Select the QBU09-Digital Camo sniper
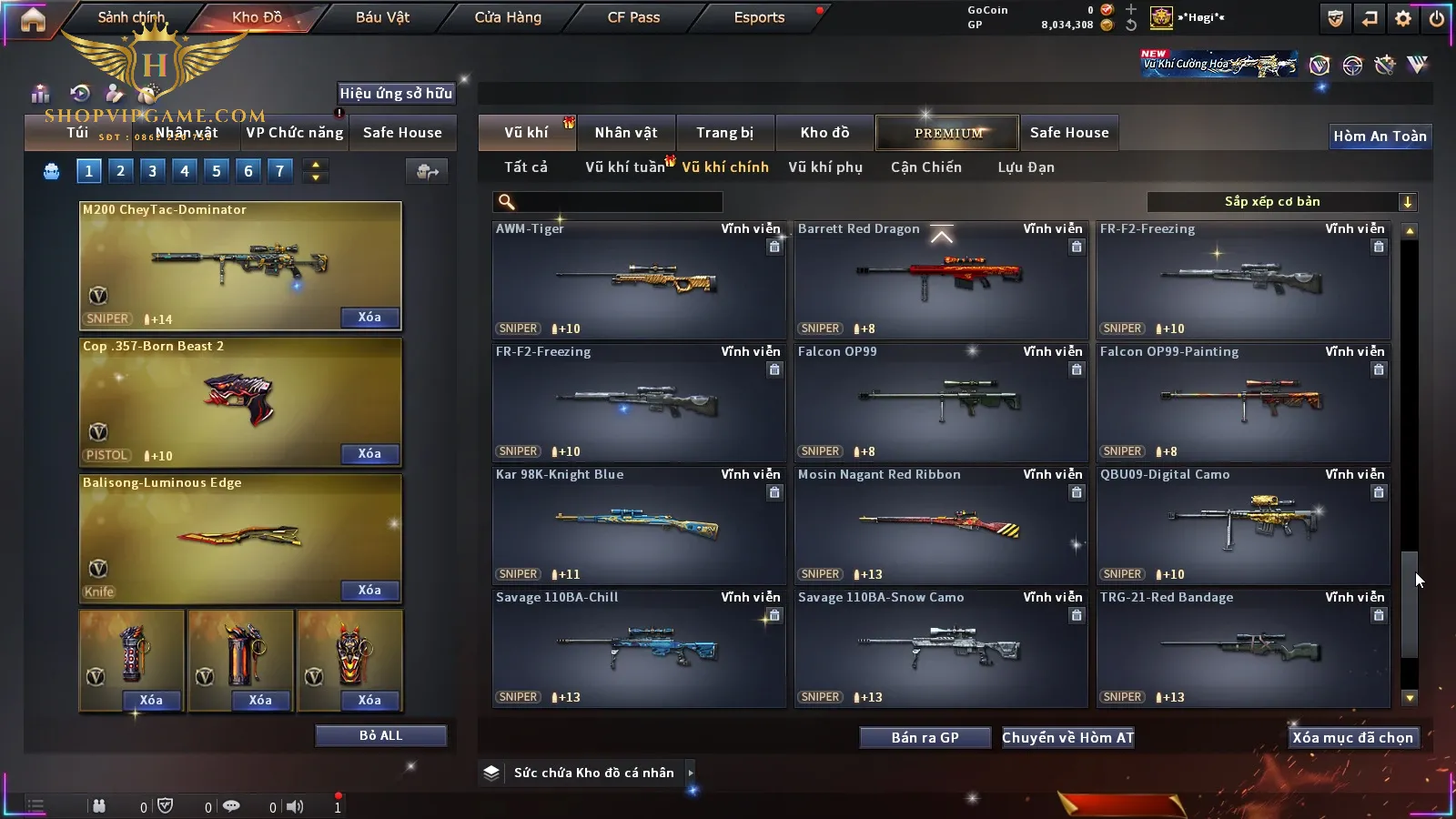The height and width of the screenshot is (819, 1456). point(1242,526)
